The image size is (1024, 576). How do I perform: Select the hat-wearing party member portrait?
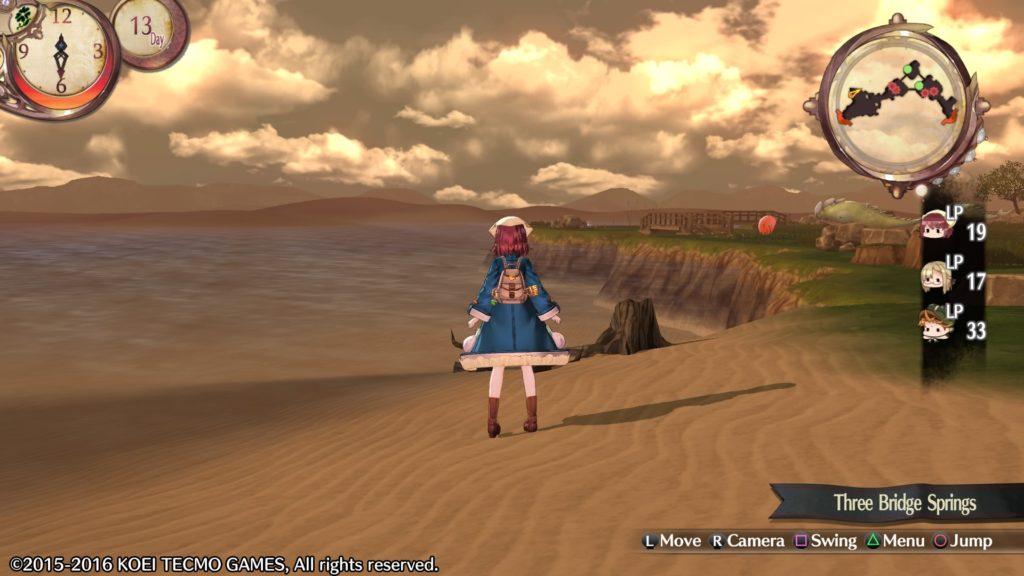936,323
